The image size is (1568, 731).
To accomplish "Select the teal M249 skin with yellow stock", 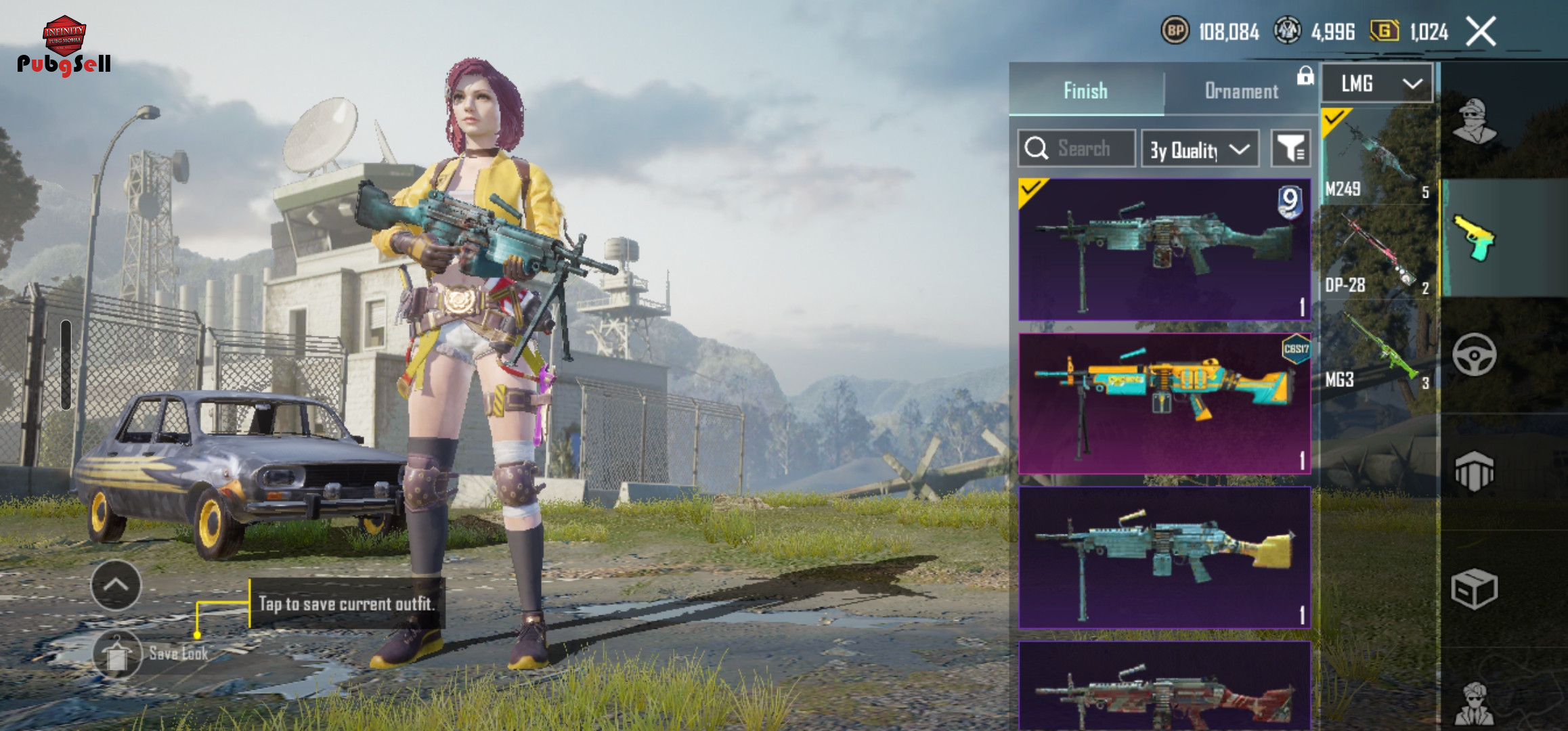I will (x=1164, y=557).
